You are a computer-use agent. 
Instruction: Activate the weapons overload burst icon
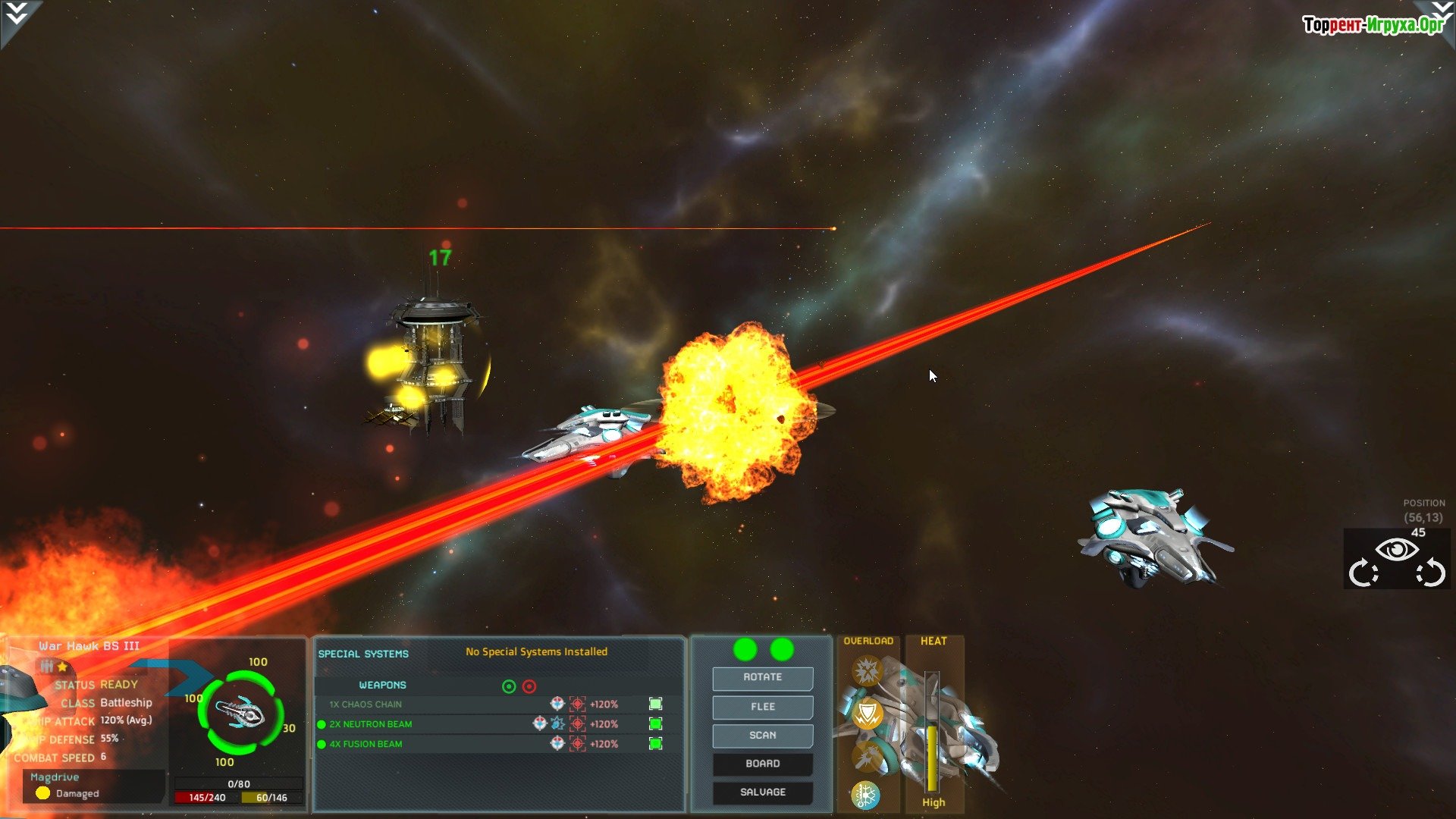tap(866, 670)
